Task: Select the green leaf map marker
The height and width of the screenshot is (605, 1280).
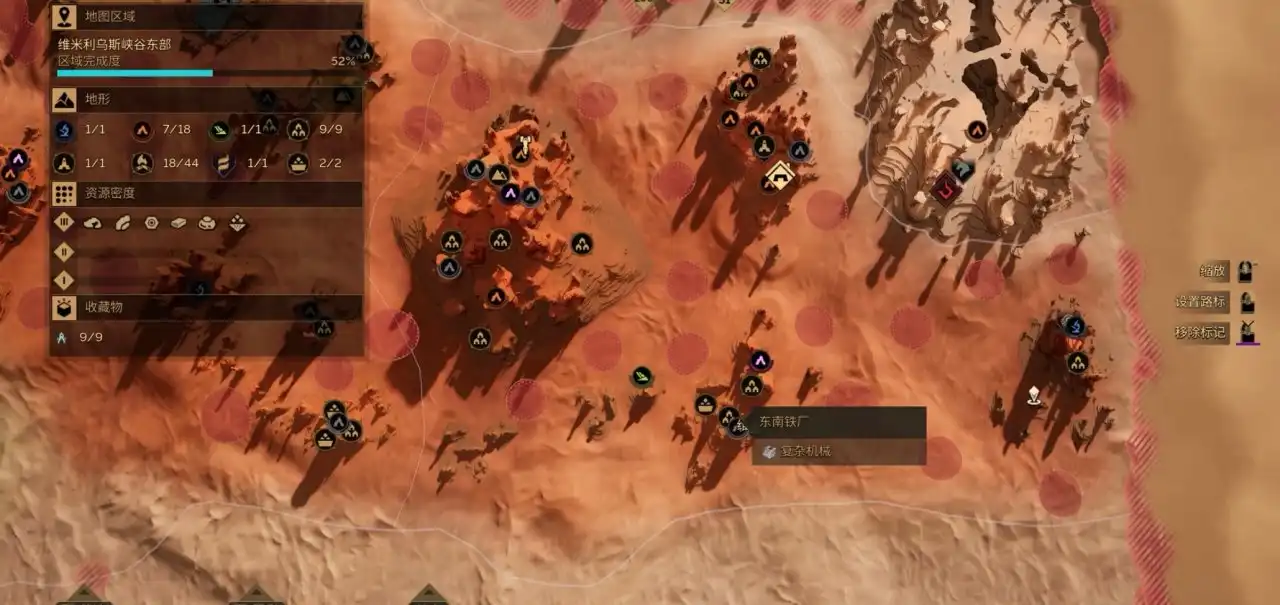Action: [641, 377]
